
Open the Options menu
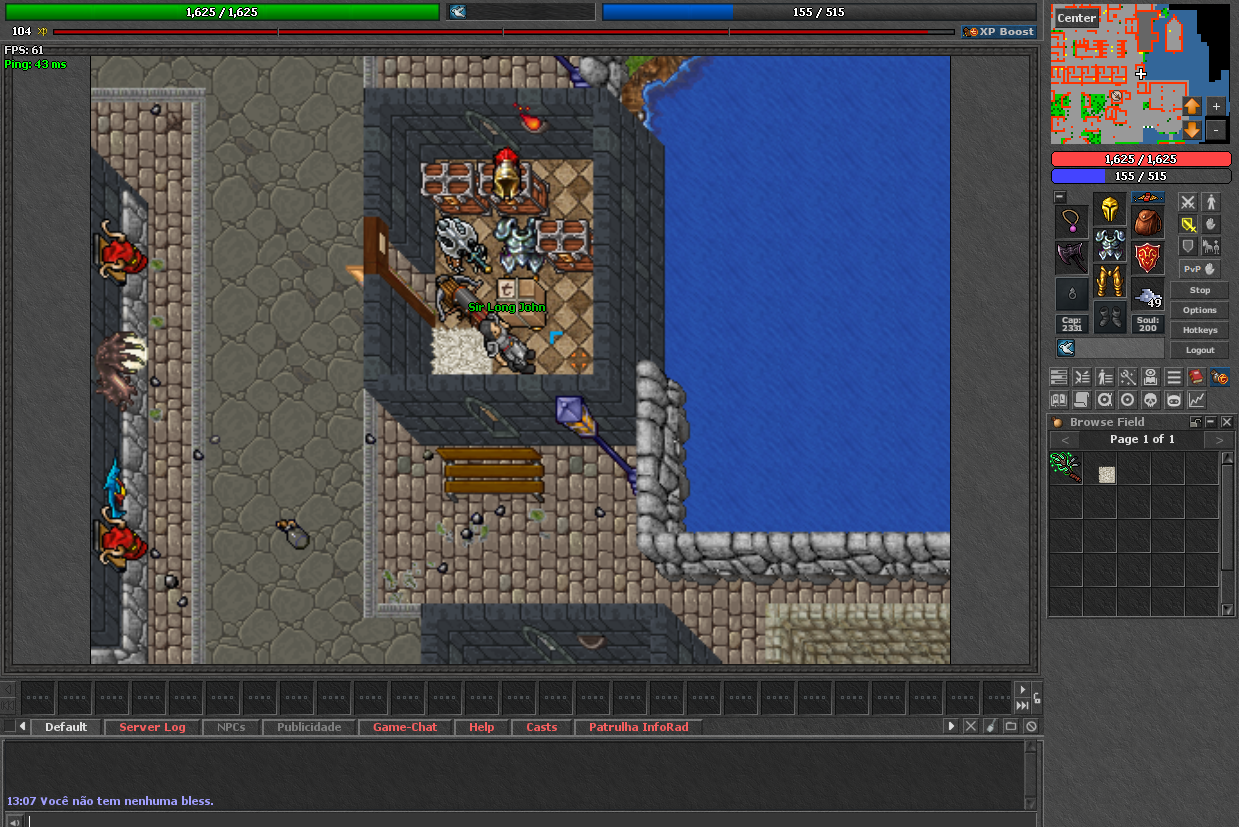point(1199,310)
